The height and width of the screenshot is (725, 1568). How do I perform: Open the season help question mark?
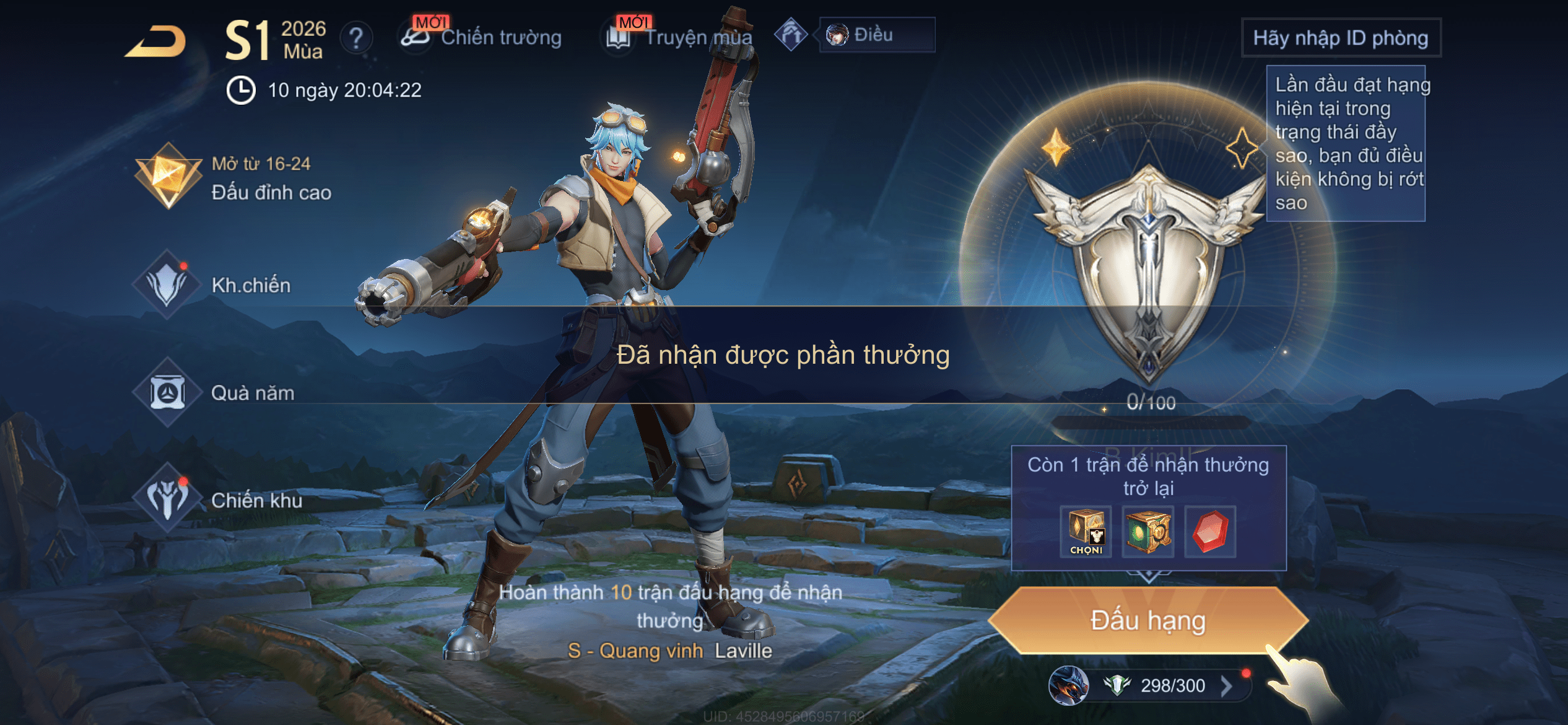point(356,38)
